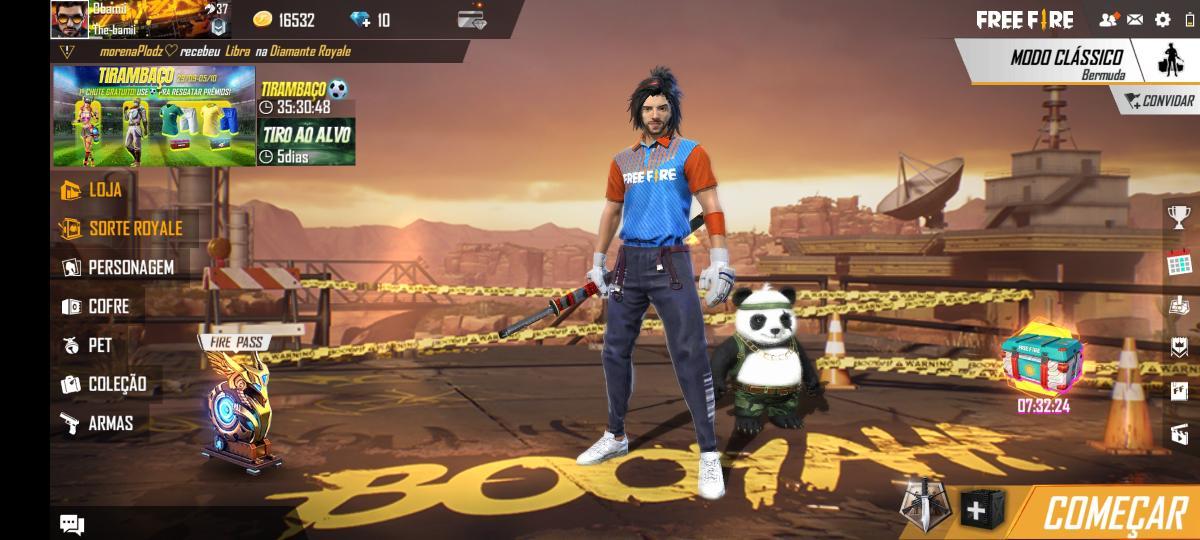Start a match with the Começar button
The height and width of the screenshot is (540, 1200).
point(1114,513)
